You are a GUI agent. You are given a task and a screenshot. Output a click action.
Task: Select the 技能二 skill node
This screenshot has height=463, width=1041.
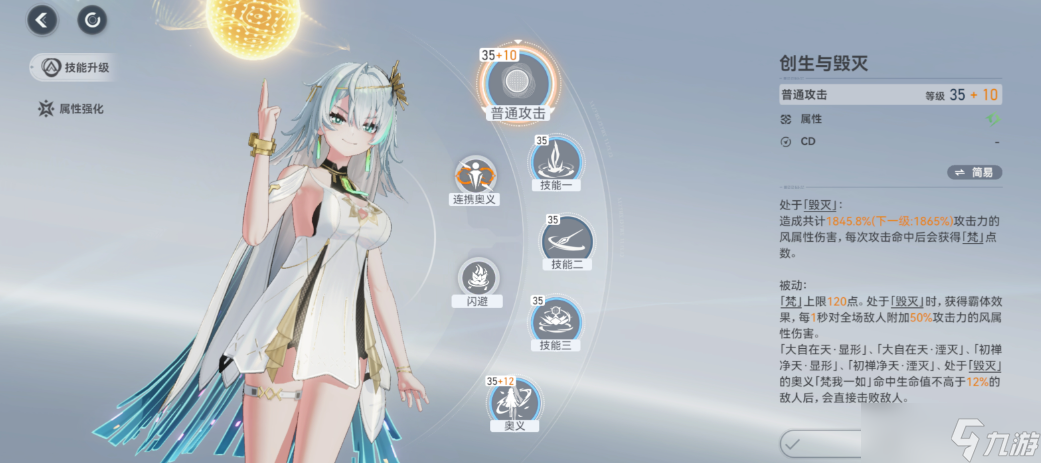pos(567,239)
